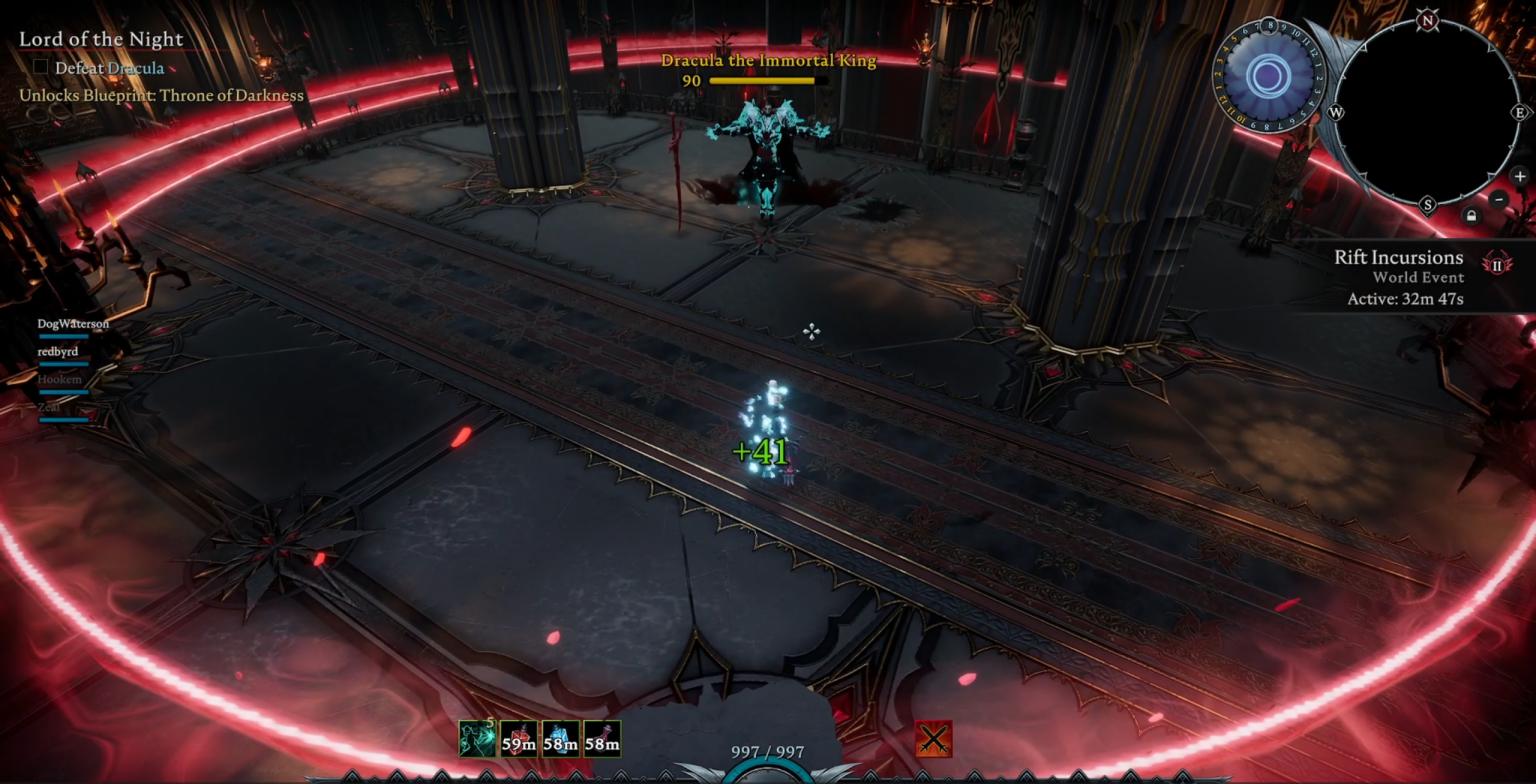Screen dimensions: 1536x784
Task: Select the green spectral figure buff icon
Action: click(477, 739)
